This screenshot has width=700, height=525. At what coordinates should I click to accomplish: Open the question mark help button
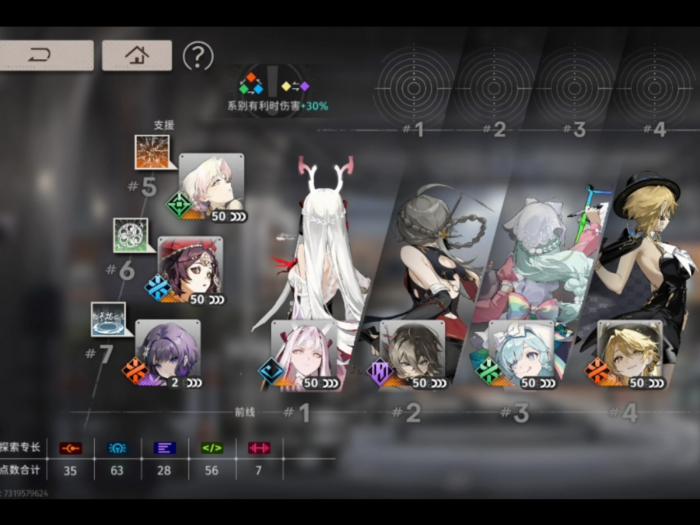click(198, 56)
